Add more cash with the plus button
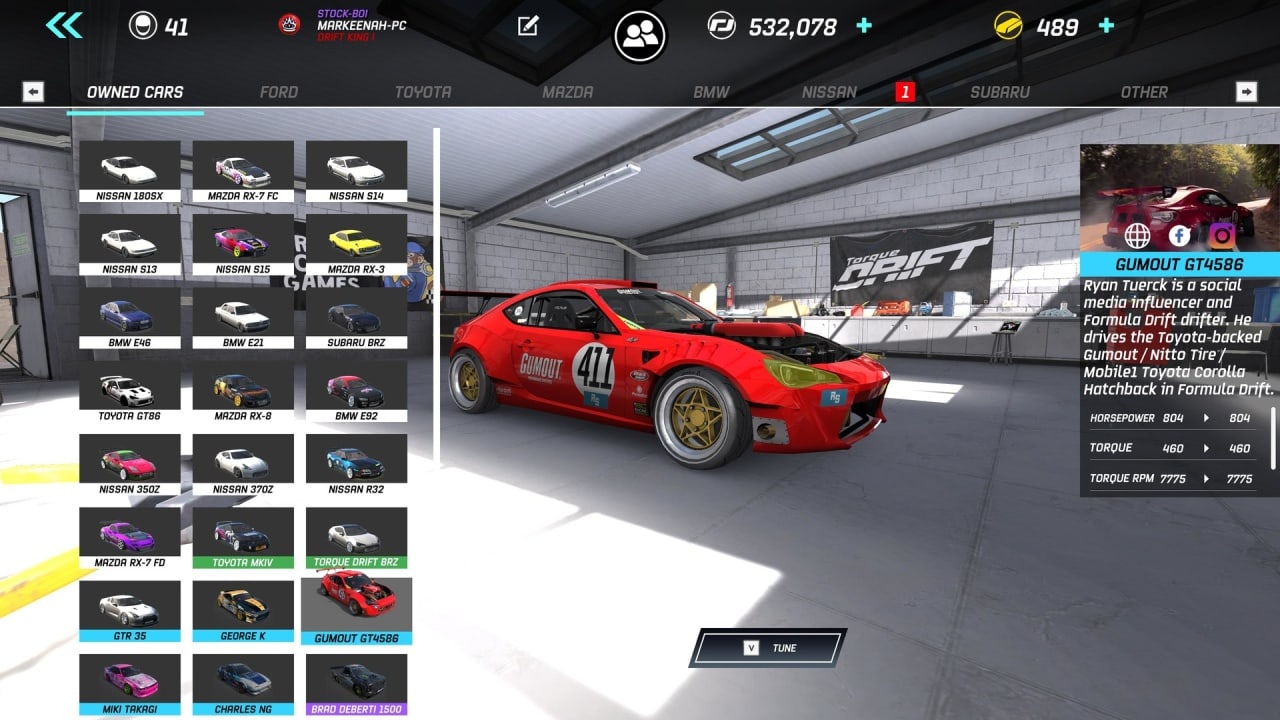 click(x=864, y=26)
